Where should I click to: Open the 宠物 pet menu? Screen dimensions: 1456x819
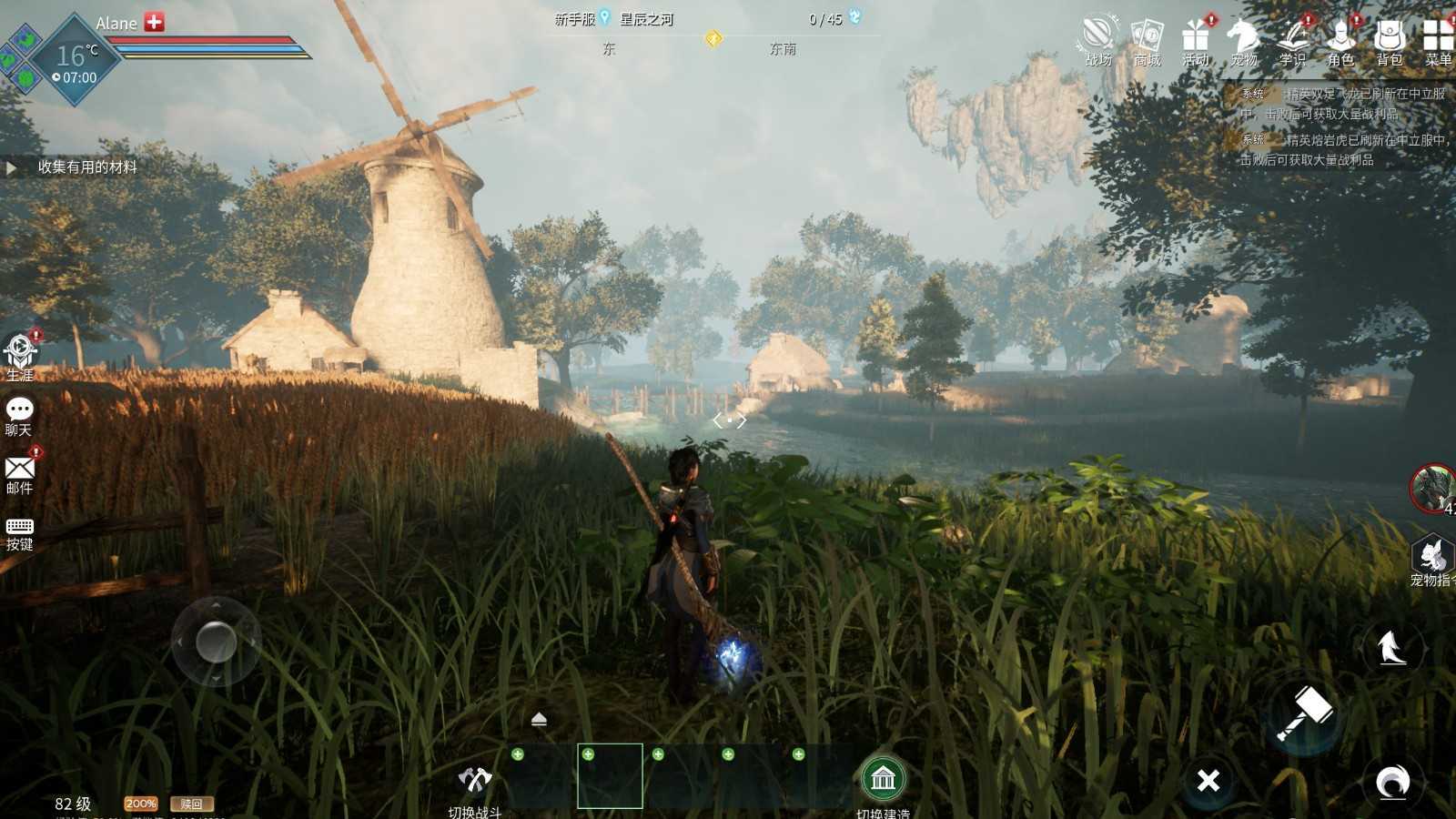1244,40
